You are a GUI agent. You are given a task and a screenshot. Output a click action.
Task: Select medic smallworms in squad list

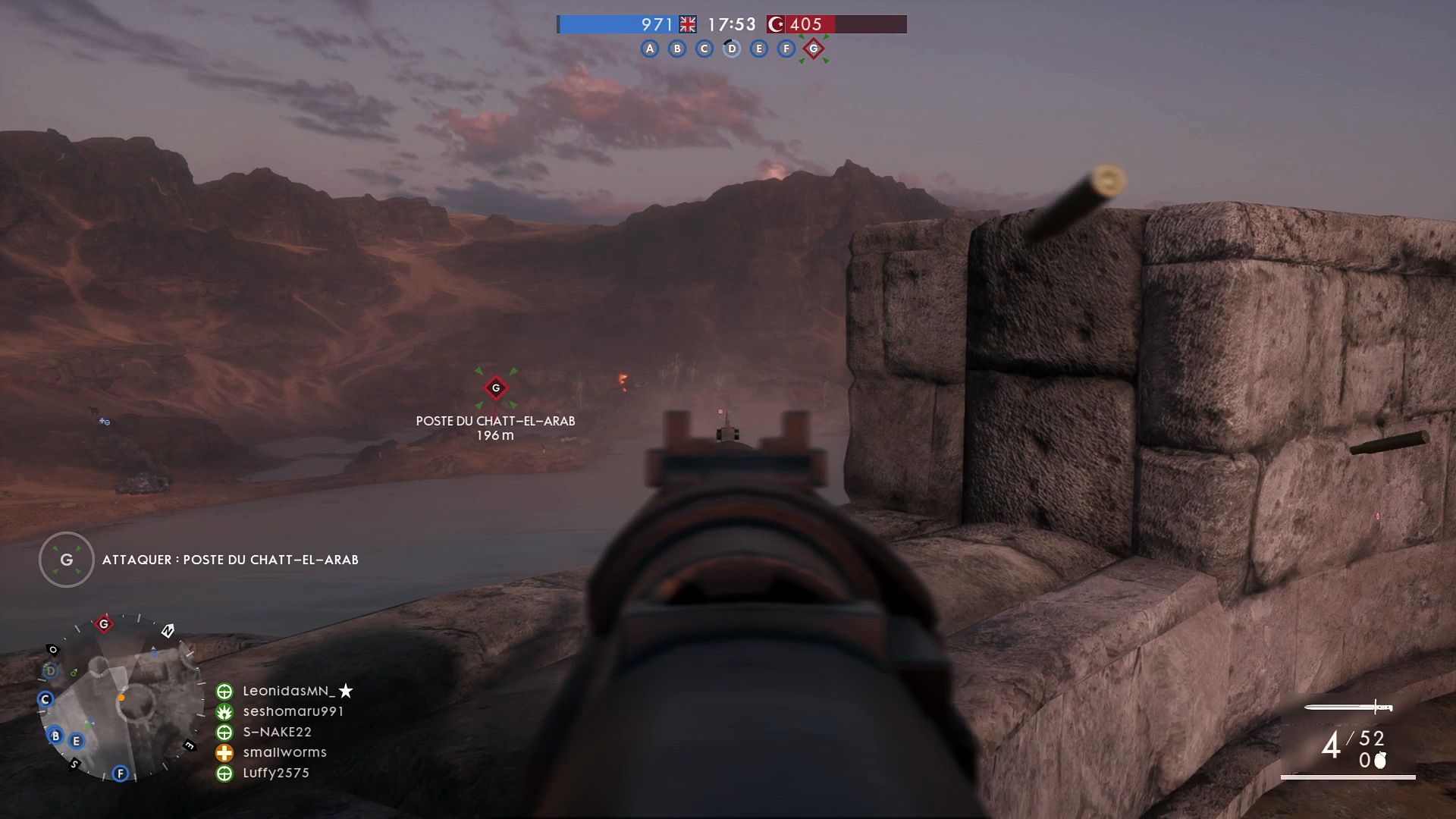(284, 752)
